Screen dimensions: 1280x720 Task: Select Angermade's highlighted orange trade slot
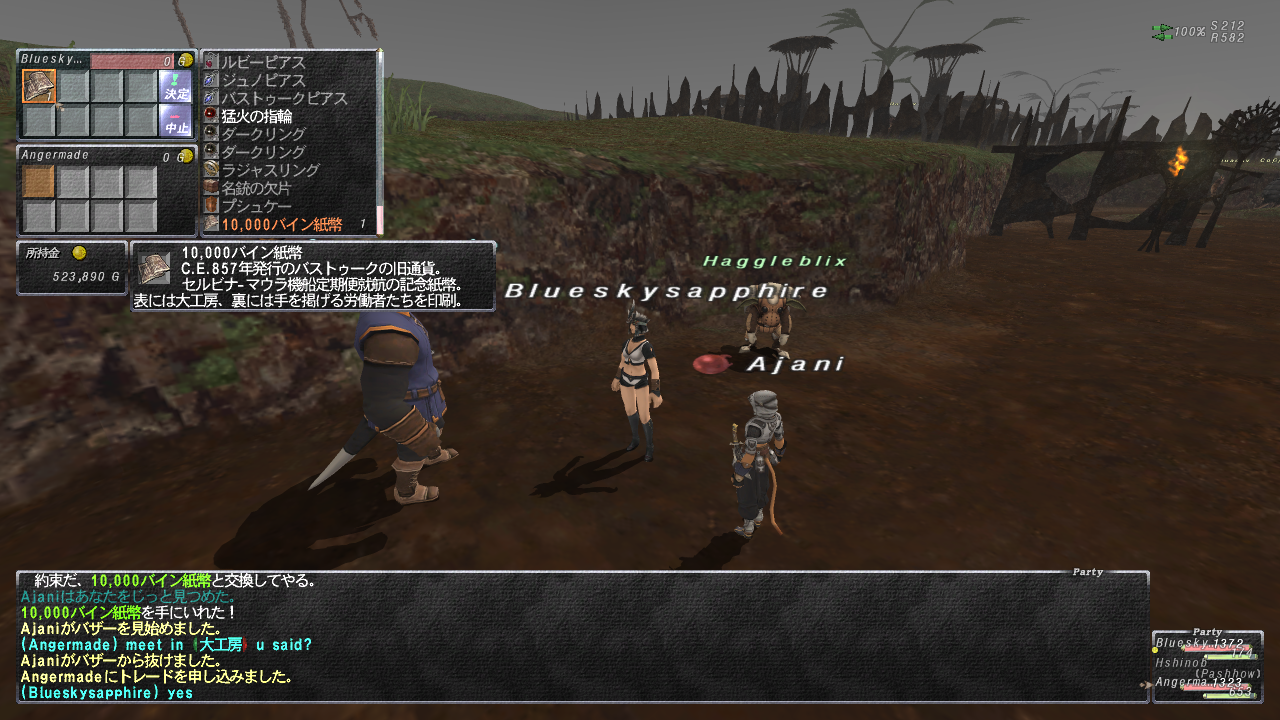(x=39, y=182)
